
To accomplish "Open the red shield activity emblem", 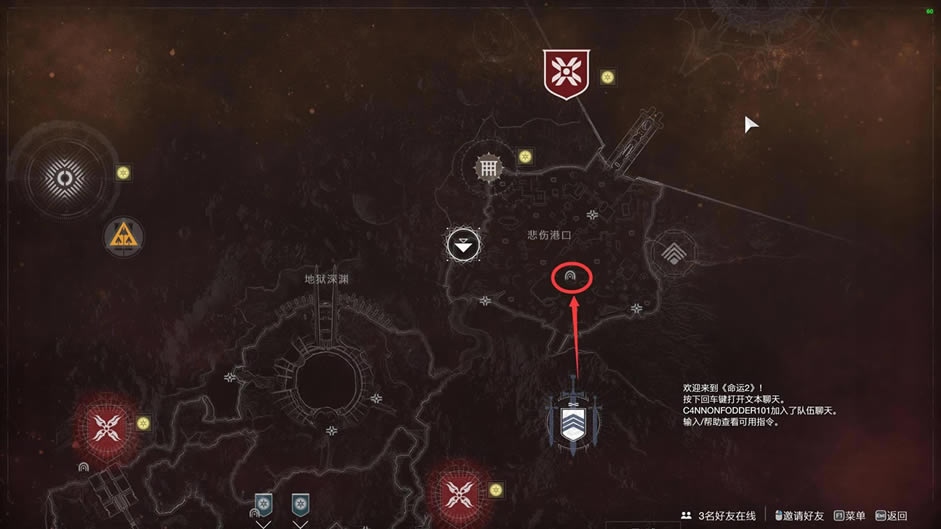I will [x=567, y=74].
